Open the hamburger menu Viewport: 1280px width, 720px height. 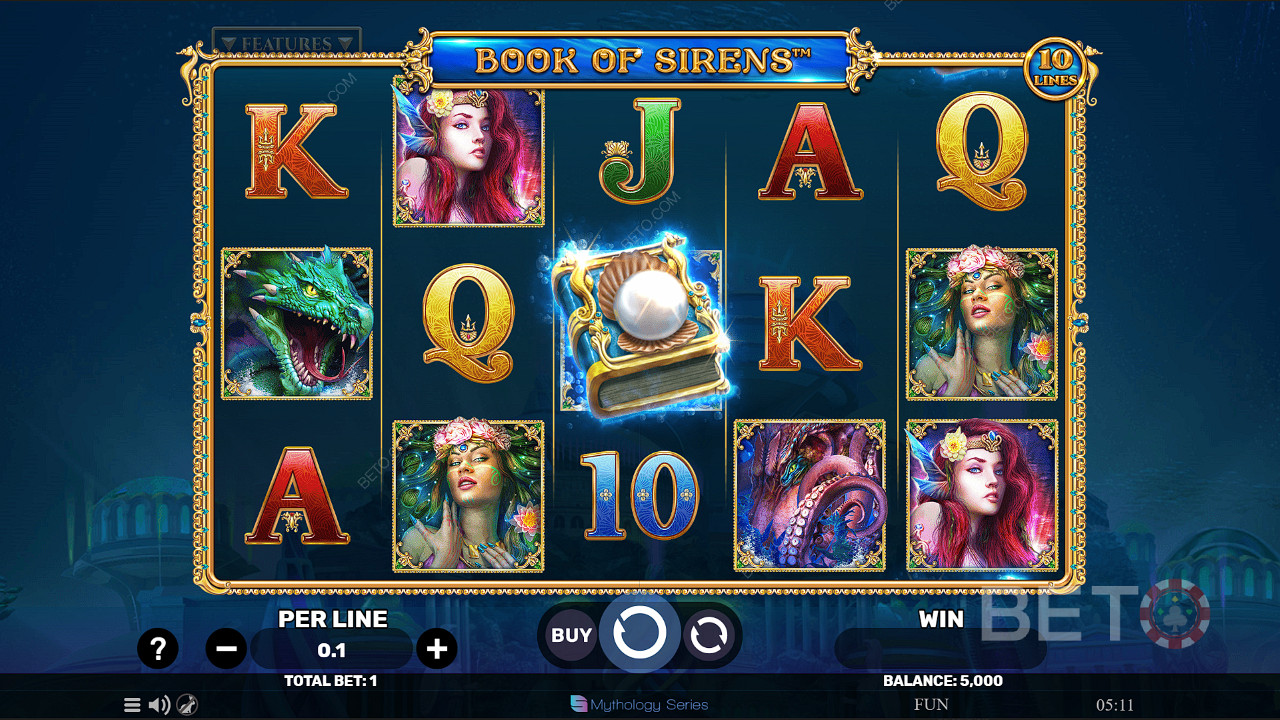point(132,705)
